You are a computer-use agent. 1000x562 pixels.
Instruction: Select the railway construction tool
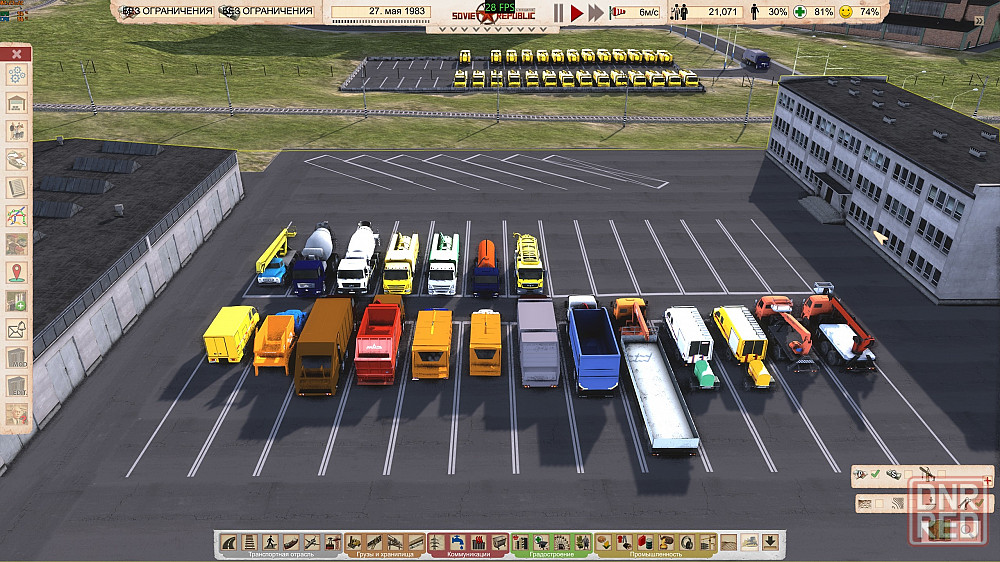point(248,542)
